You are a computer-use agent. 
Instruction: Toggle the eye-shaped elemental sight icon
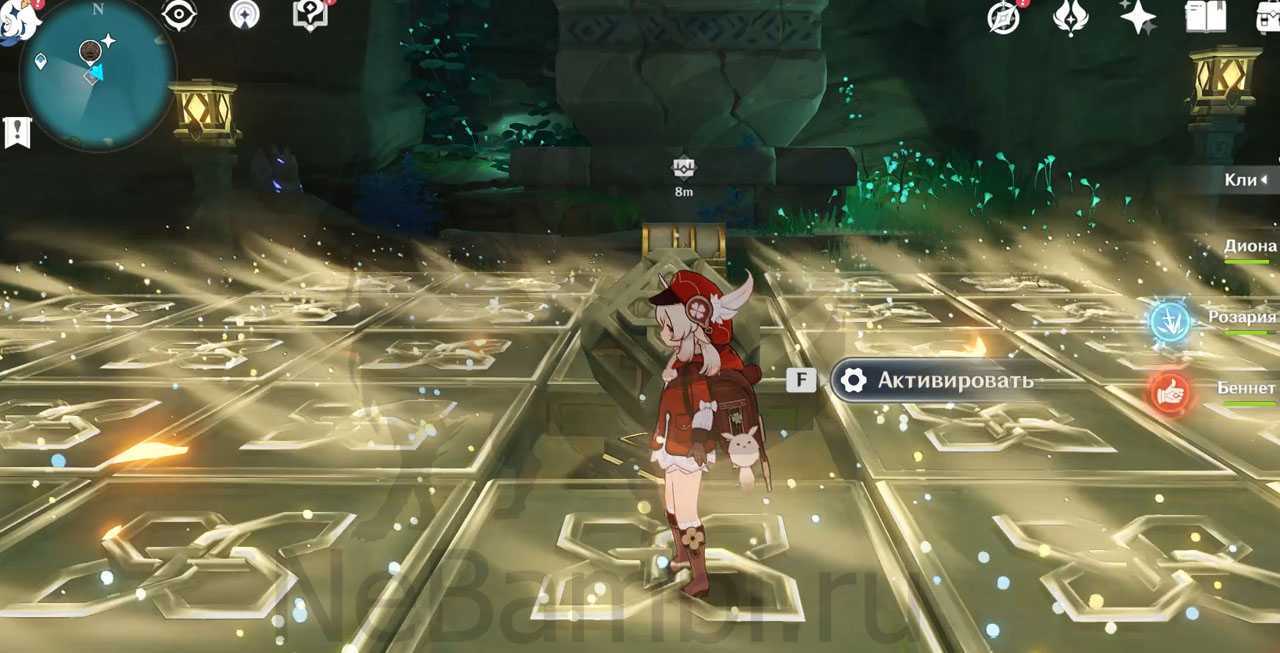coord(179,15)
